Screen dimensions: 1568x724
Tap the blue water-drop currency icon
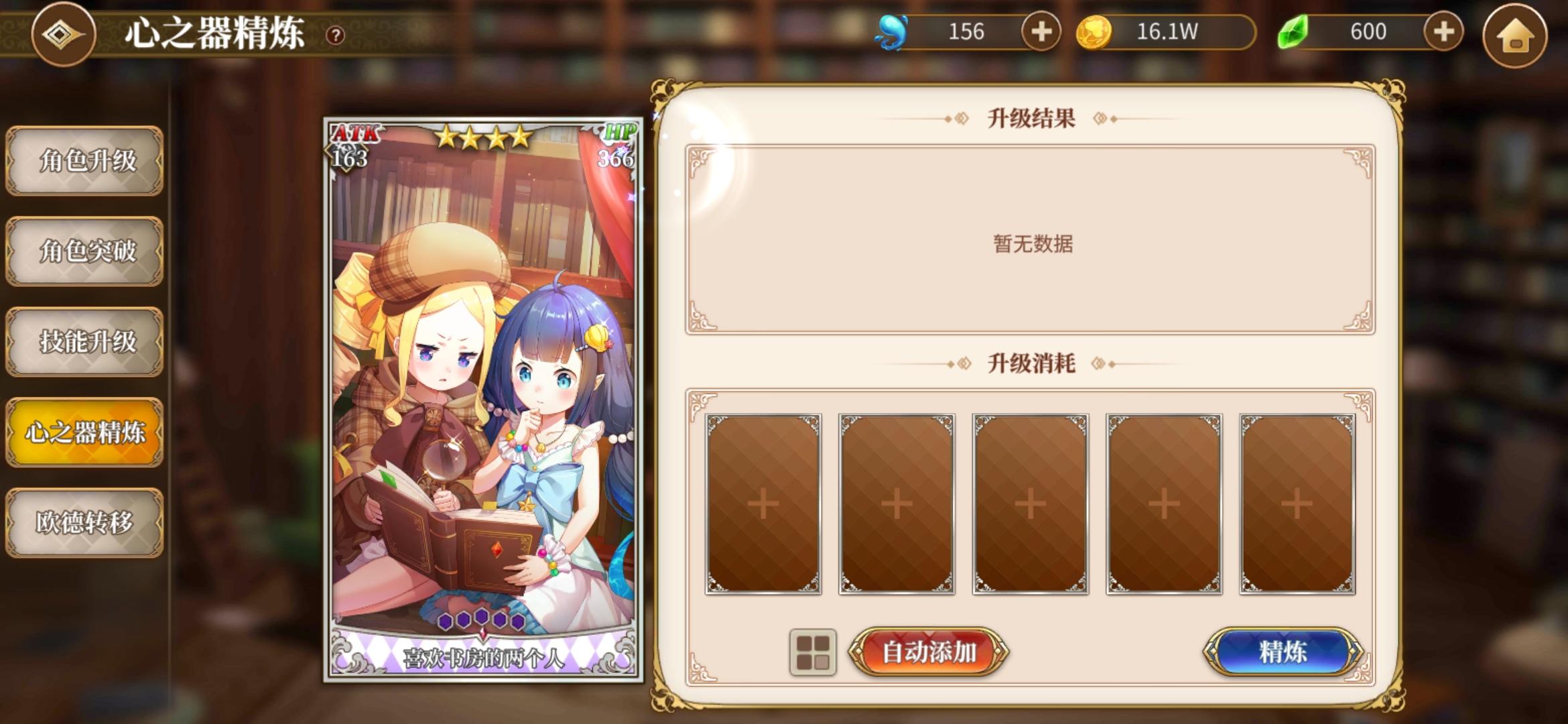(891, 32)
